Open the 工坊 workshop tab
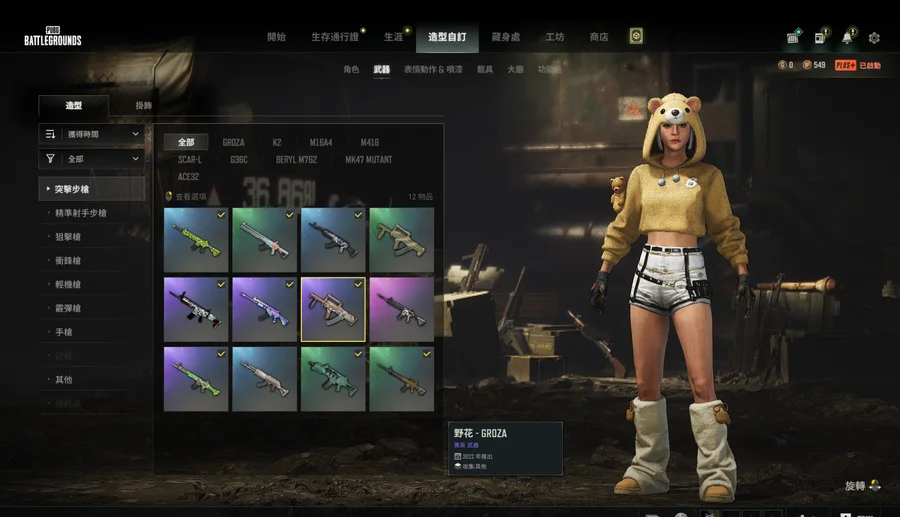Viewport: 900px width, 517px height. pos(555,37)
